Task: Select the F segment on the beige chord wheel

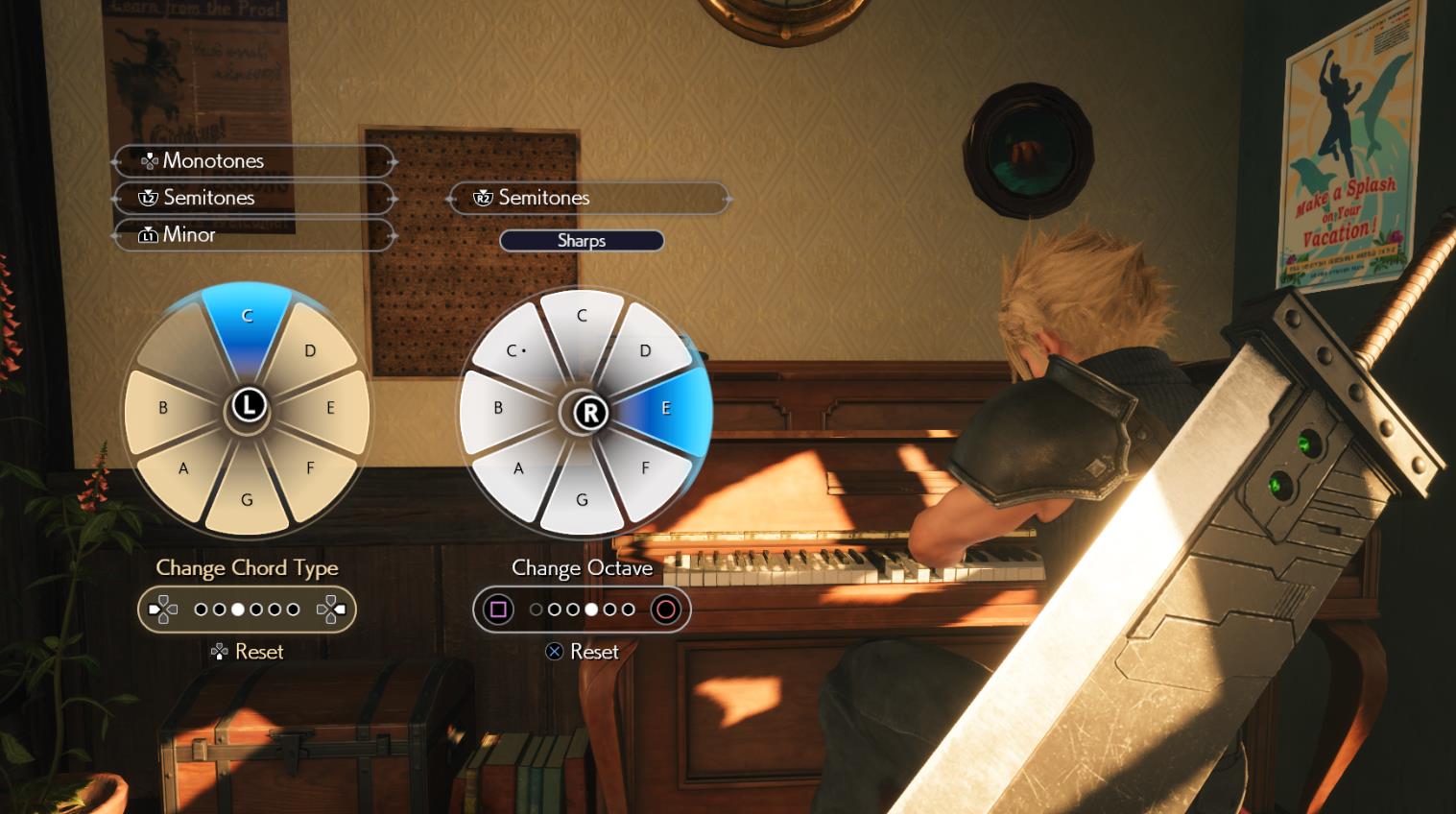Action: coord(309,467)
